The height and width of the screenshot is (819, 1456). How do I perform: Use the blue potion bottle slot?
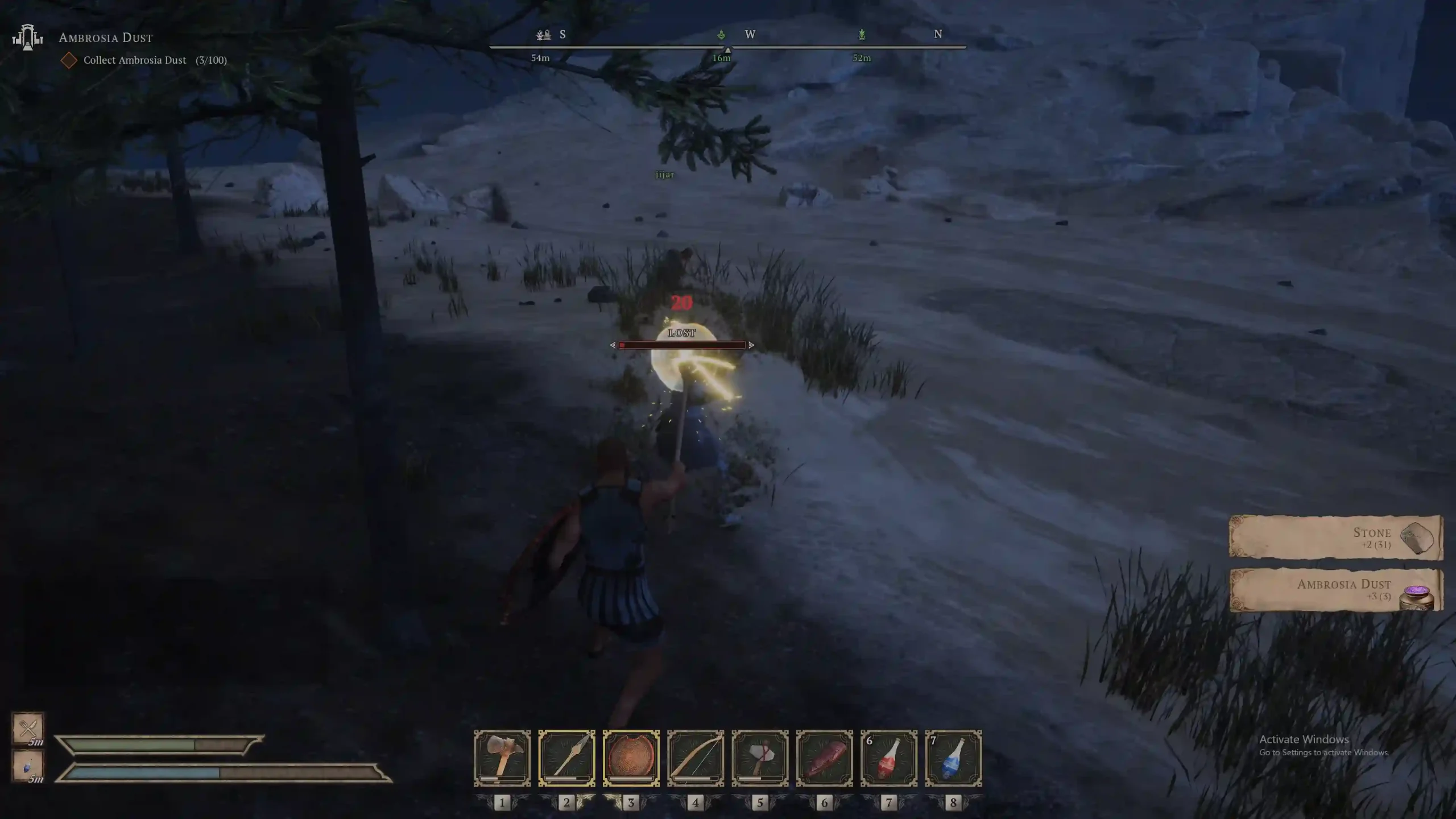point(953,758)
